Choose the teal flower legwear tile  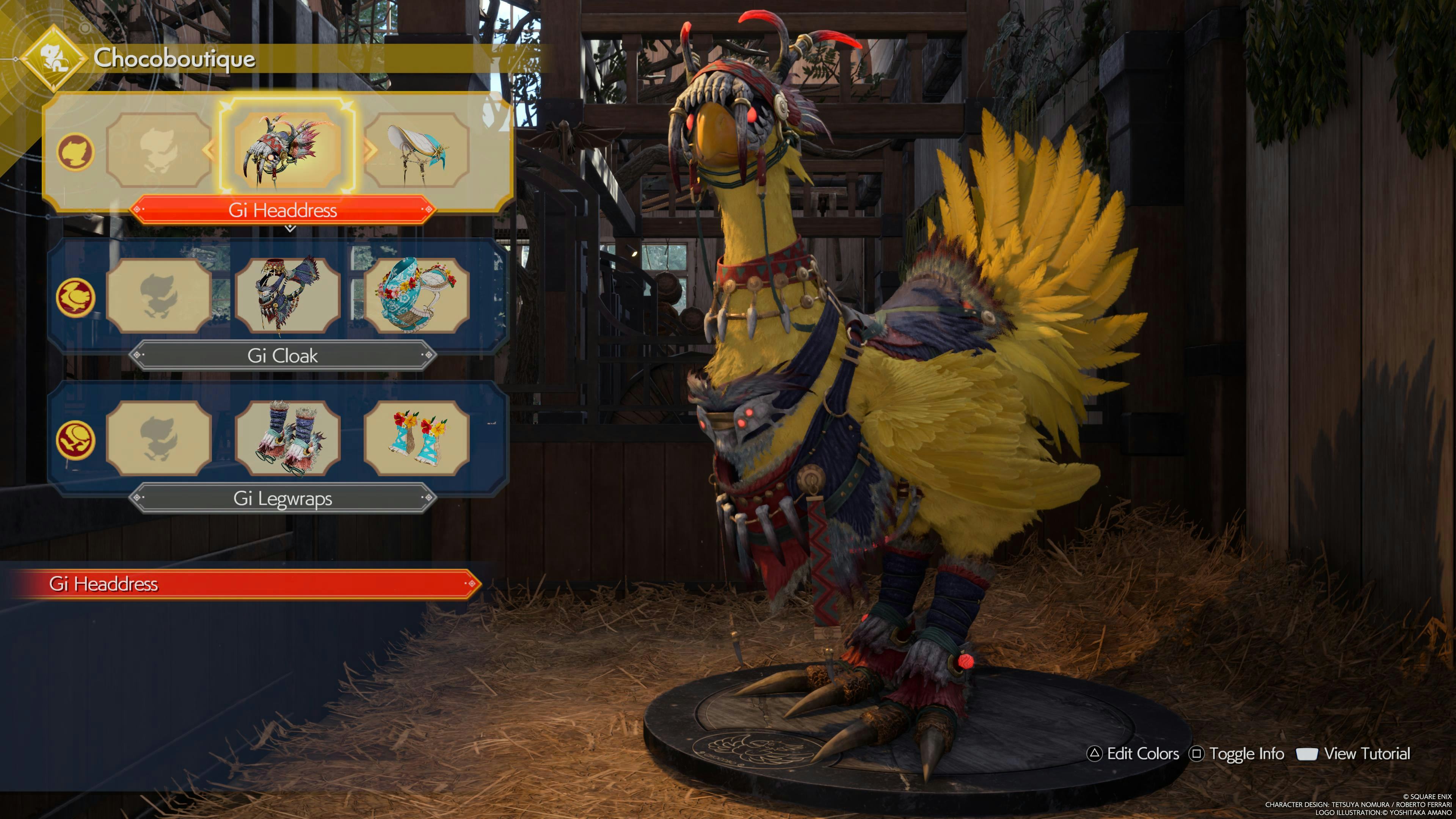click(417, 438)
